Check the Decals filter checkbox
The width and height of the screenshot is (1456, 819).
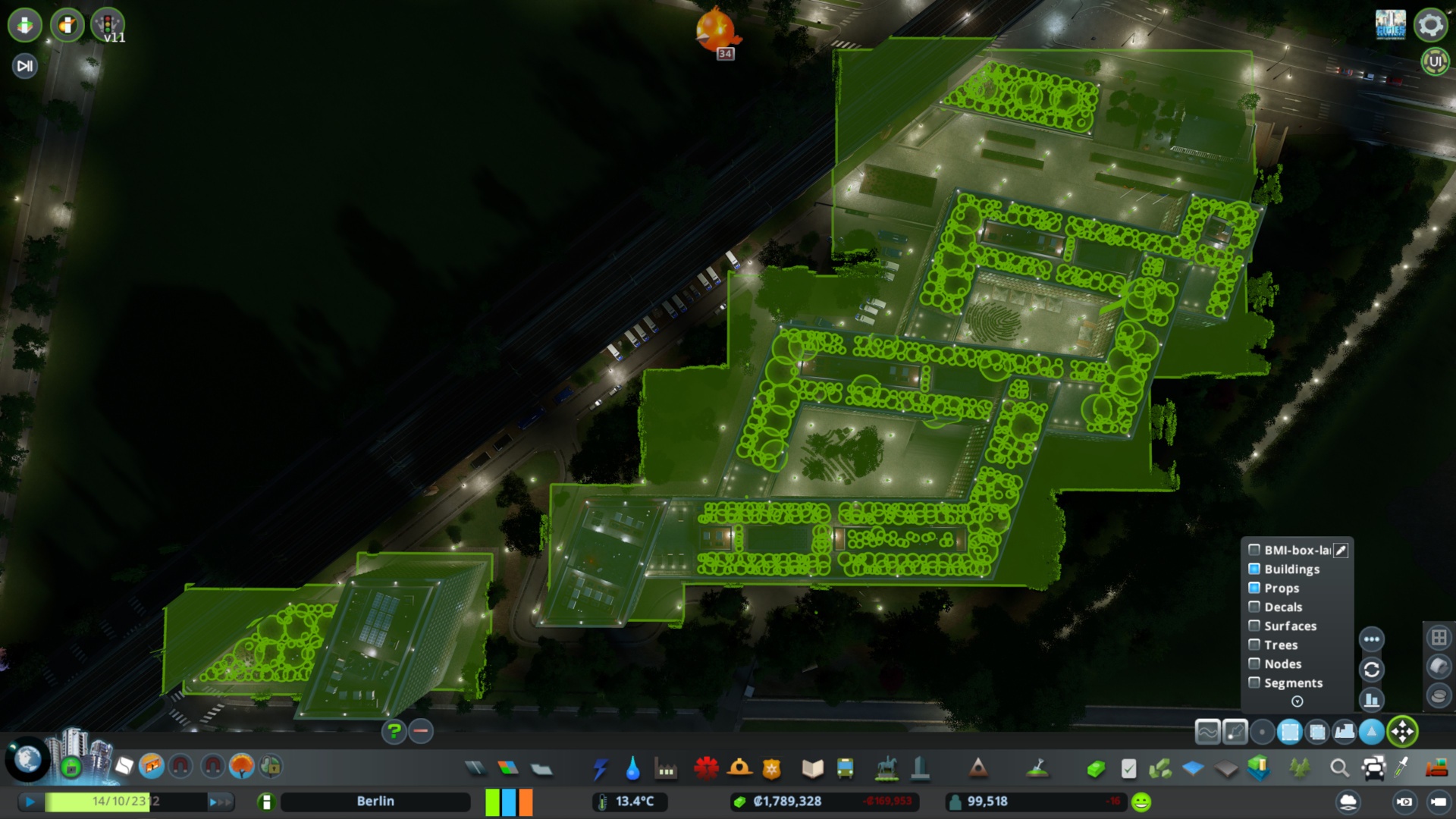coord(1254,607)
